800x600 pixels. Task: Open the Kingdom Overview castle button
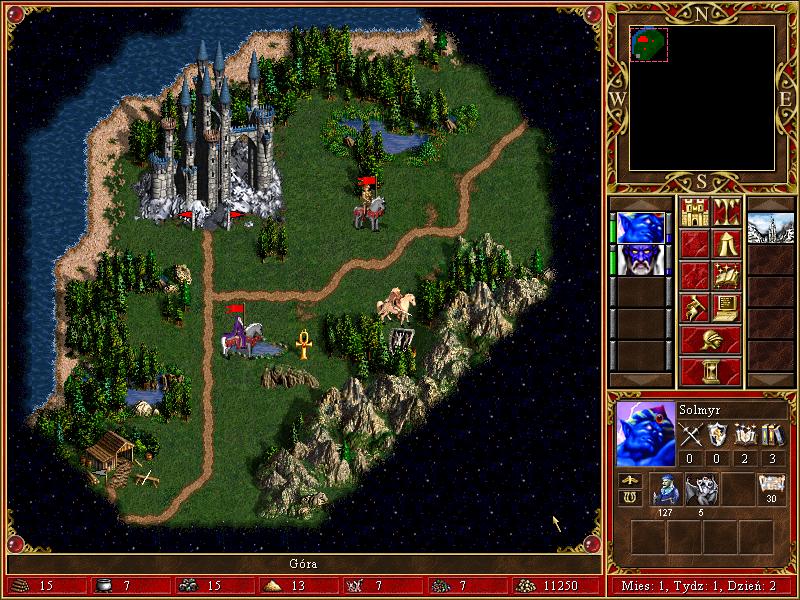tap(694, 213)
